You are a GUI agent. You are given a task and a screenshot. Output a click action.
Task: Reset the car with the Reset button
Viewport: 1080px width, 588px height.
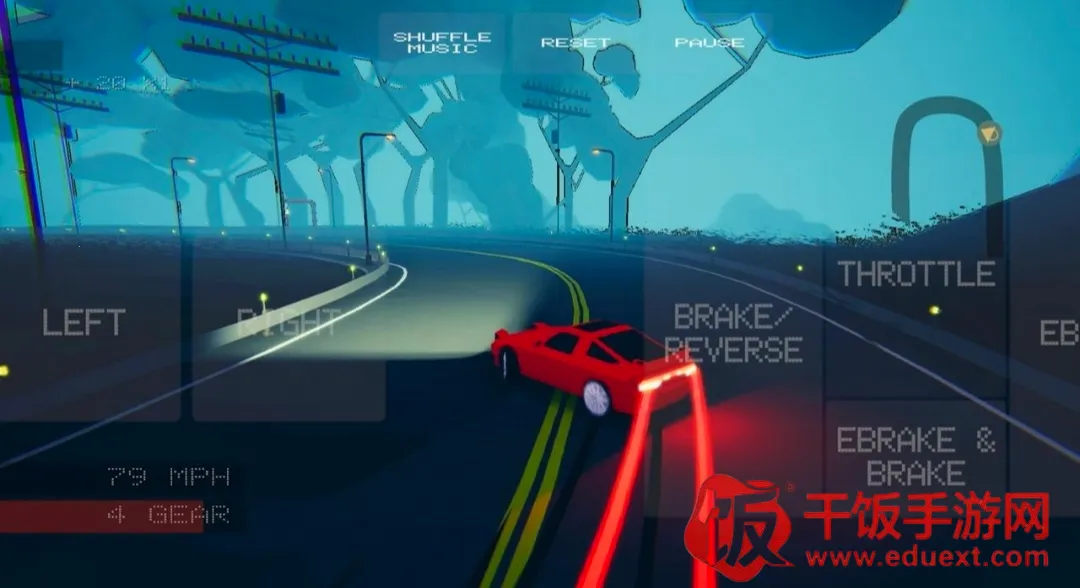(x=575, y=43)
